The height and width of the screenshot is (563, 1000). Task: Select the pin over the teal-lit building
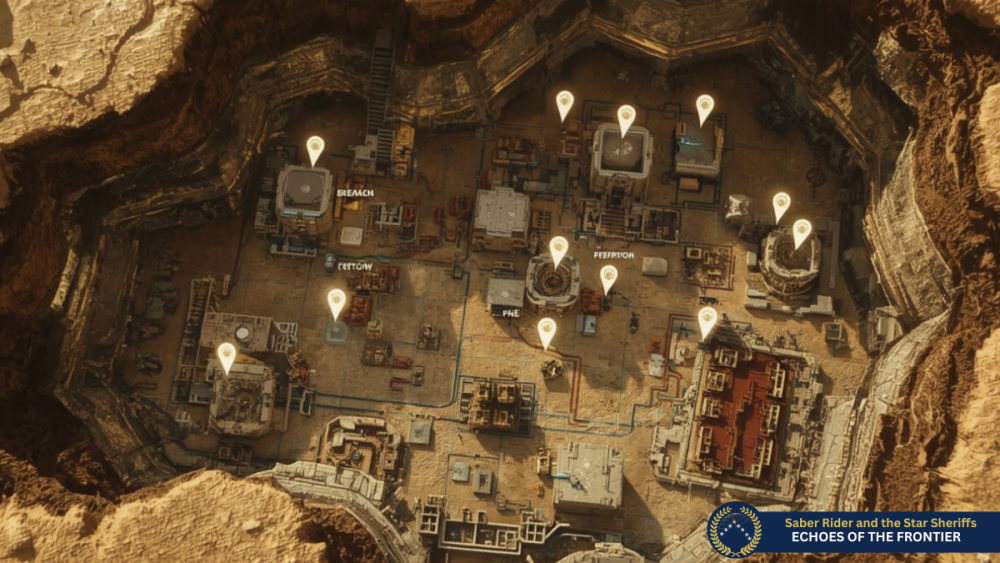[705, 108]
